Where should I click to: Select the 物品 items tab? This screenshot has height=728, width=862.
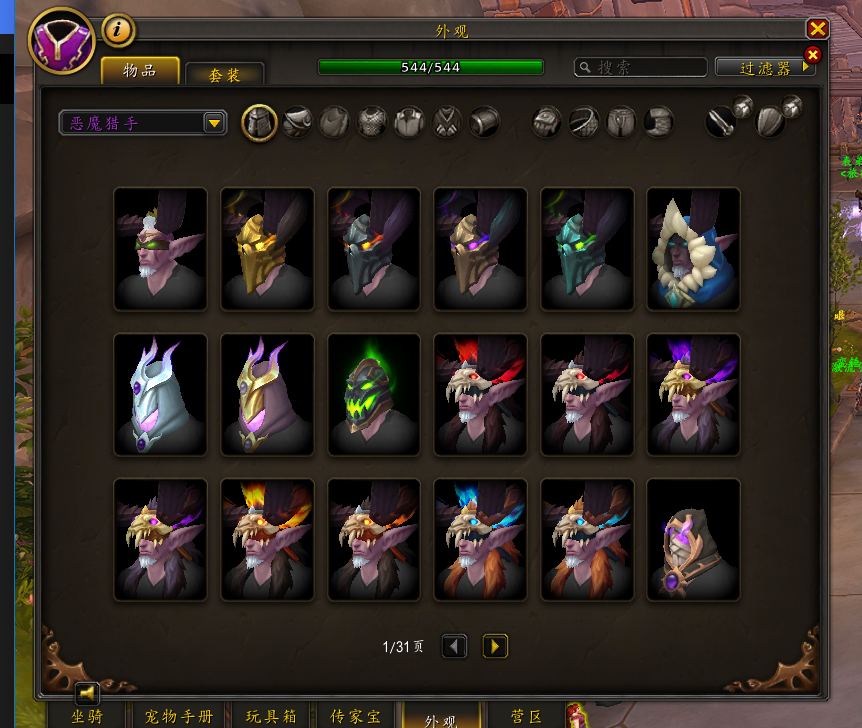coord(140,70)
